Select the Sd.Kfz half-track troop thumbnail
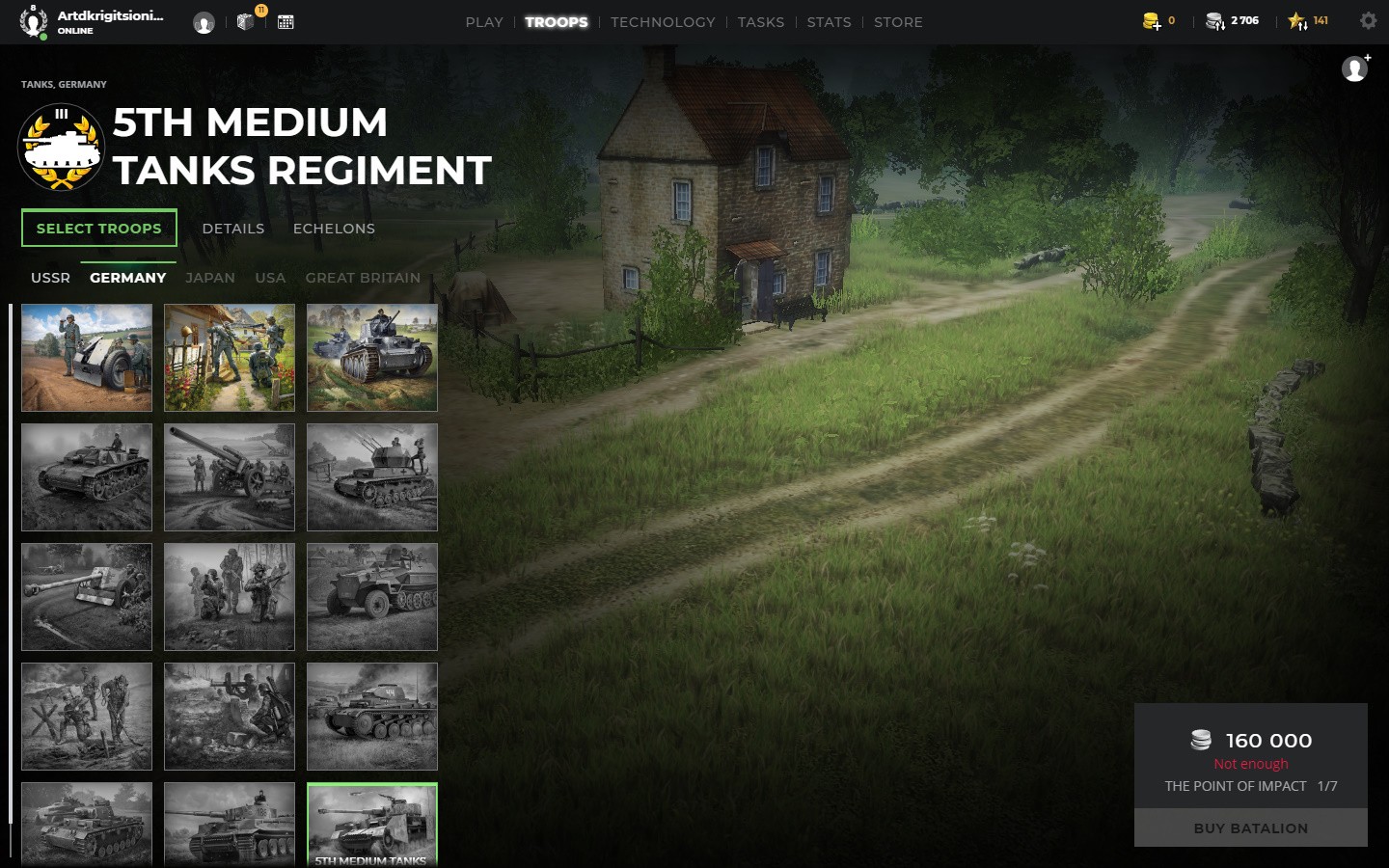The image size is (1389, 868). [372, 596]
